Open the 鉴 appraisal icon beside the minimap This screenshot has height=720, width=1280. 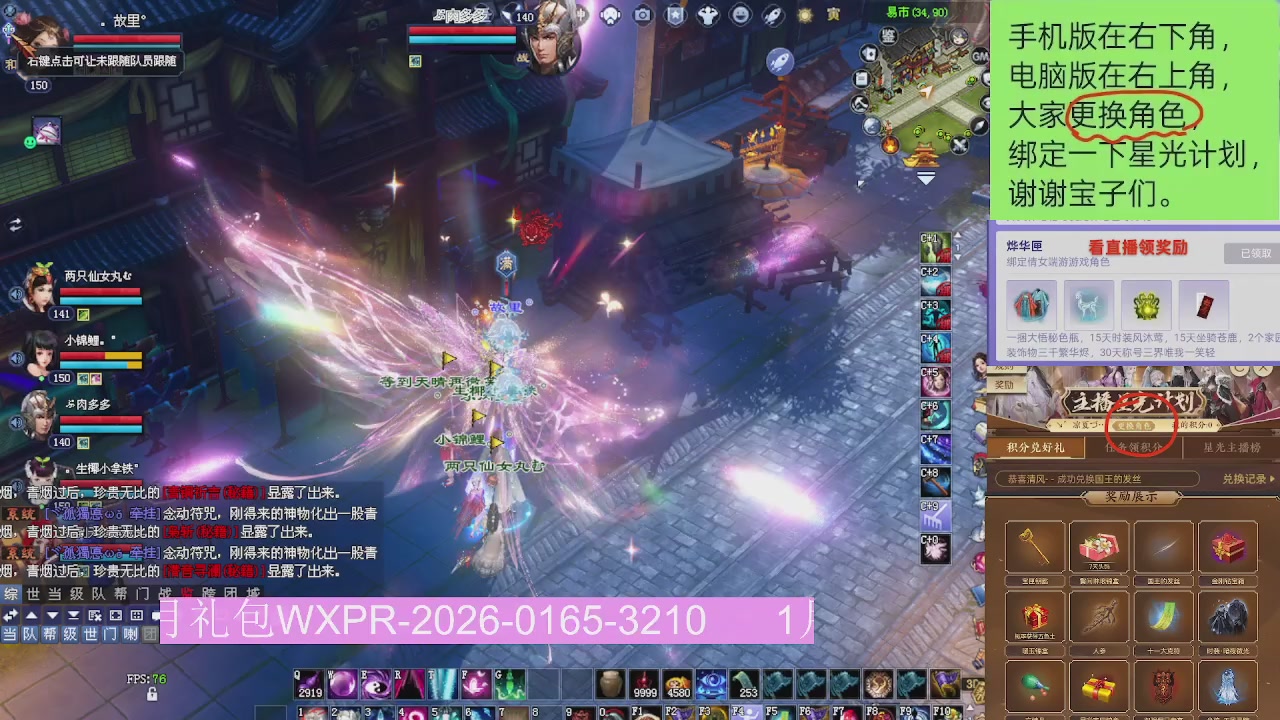889,36
